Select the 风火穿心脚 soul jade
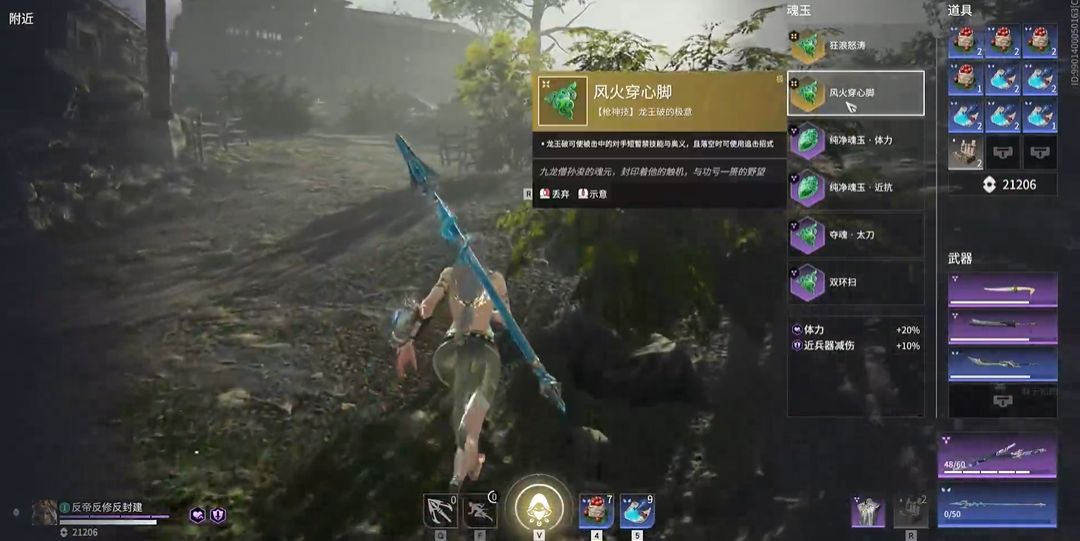Image resolution: width=1080 pixels, height=541 pixels. (855, 93)
